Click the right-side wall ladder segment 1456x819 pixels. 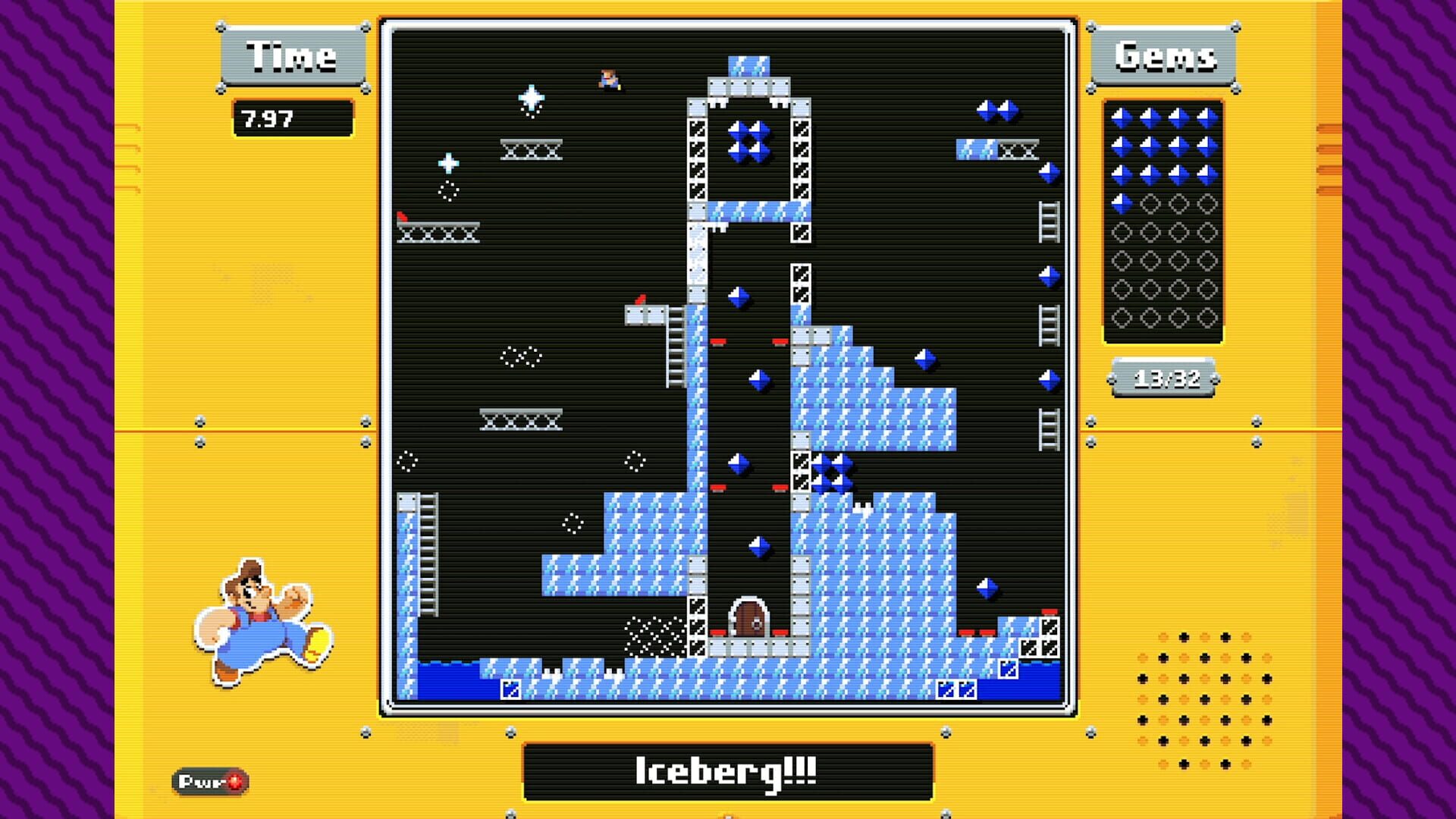pos(1050,220)
